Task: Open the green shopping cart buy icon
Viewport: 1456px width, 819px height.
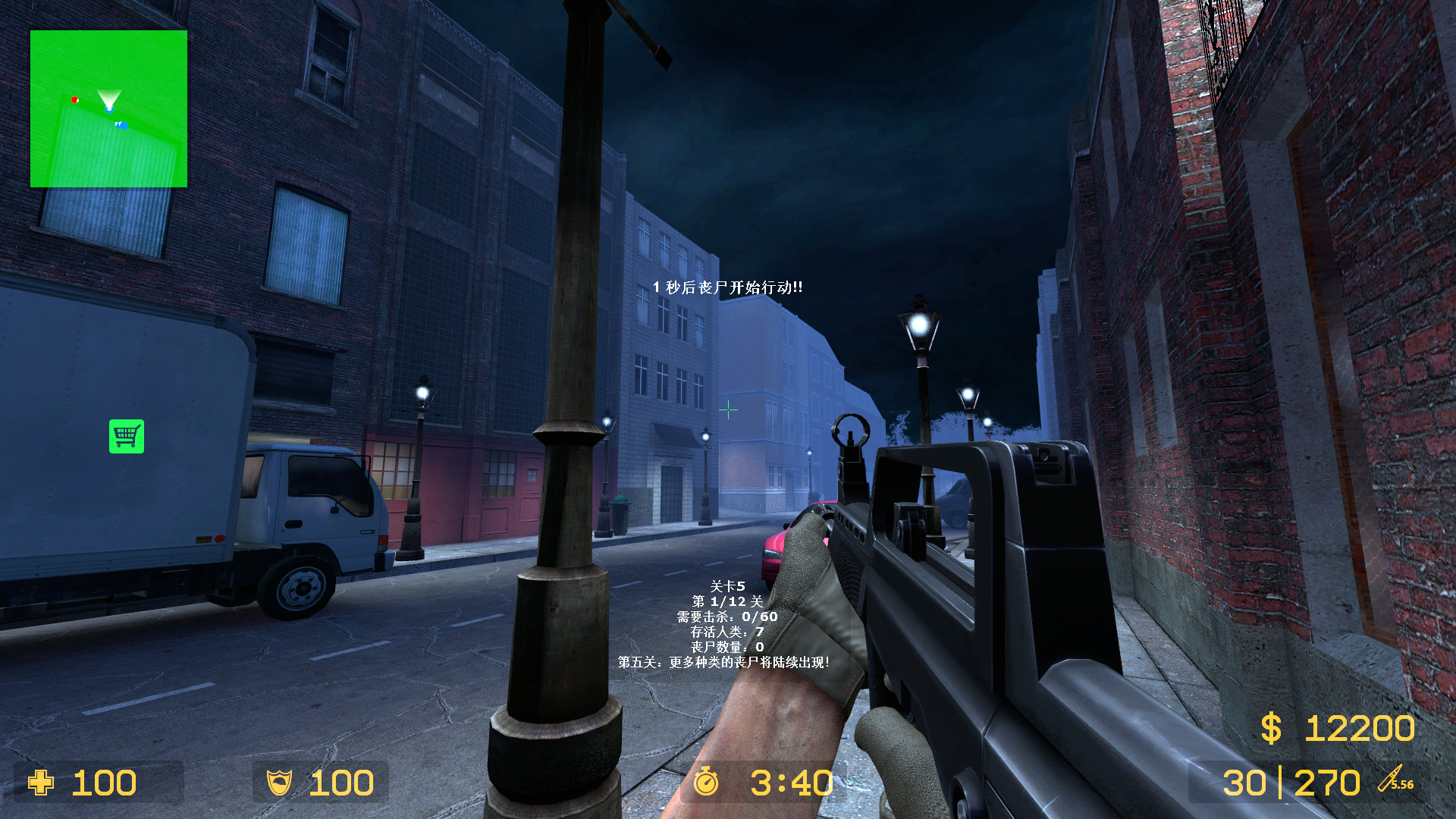Action: 127,436
